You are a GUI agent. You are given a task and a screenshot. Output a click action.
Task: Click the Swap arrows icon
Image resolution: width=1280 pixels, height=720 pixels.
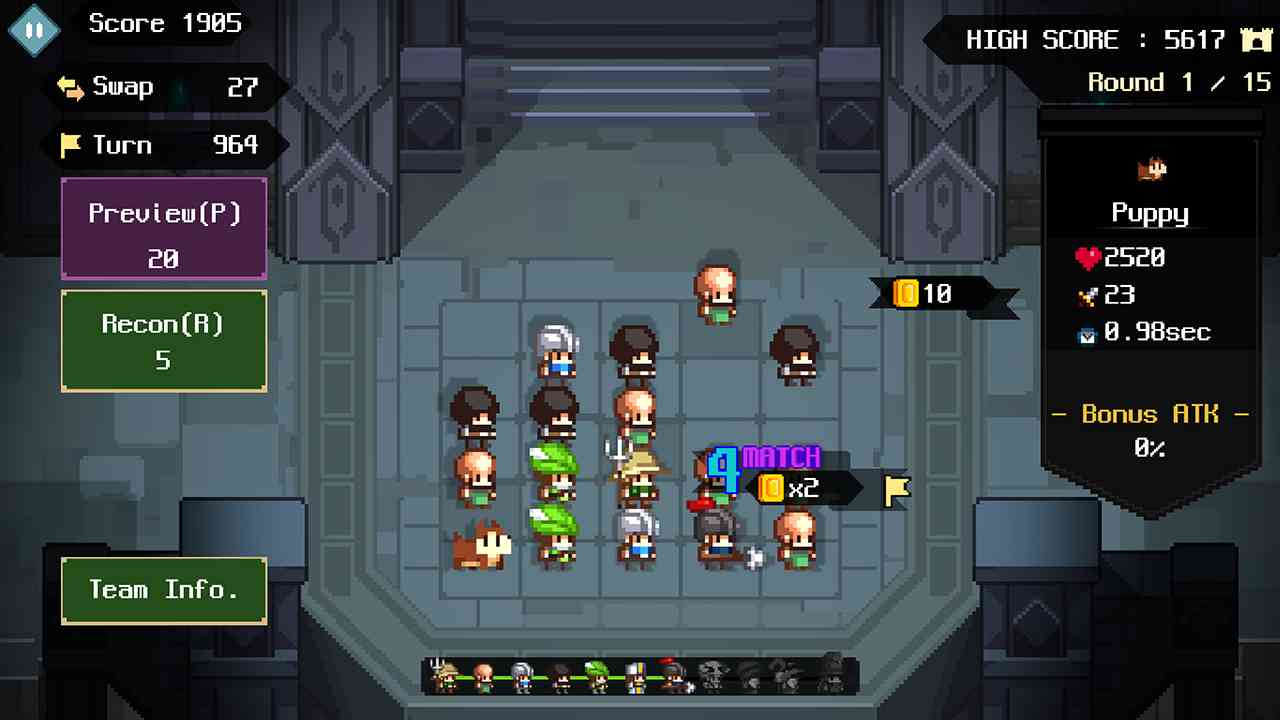[x=68, y=87]
